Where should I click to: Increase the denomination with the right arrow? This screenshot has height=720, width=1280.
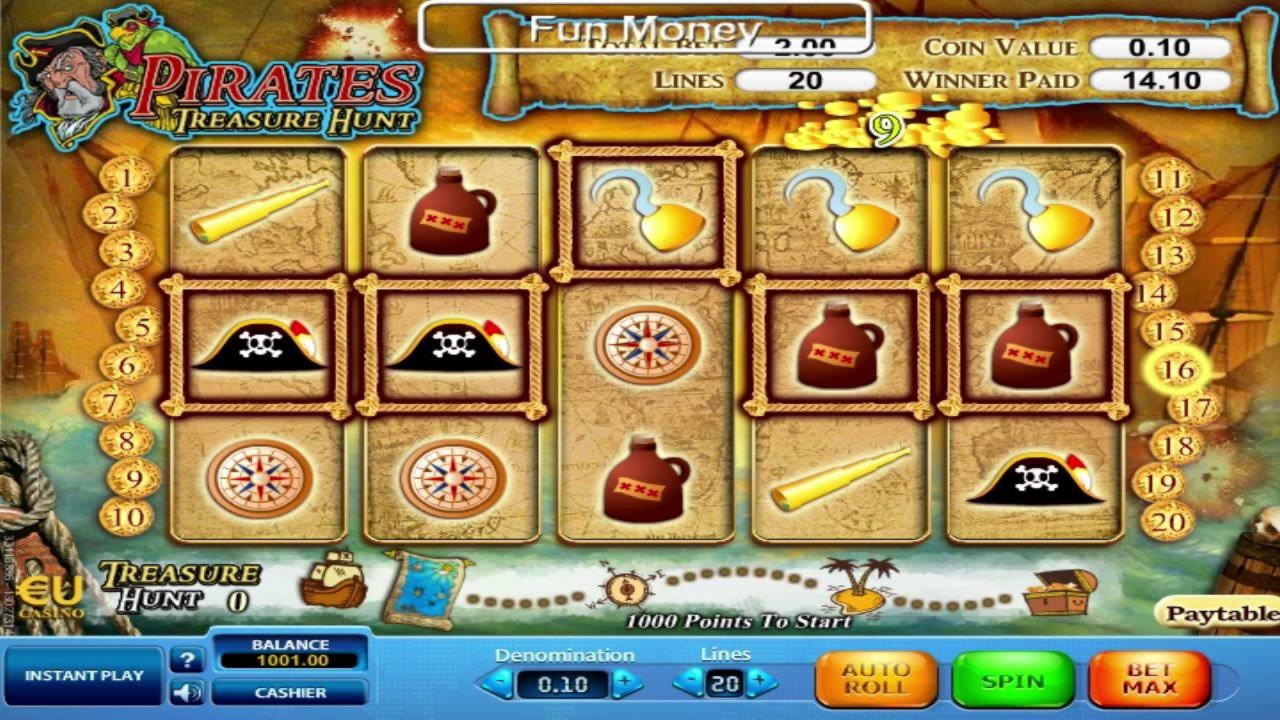click(627, 684)
